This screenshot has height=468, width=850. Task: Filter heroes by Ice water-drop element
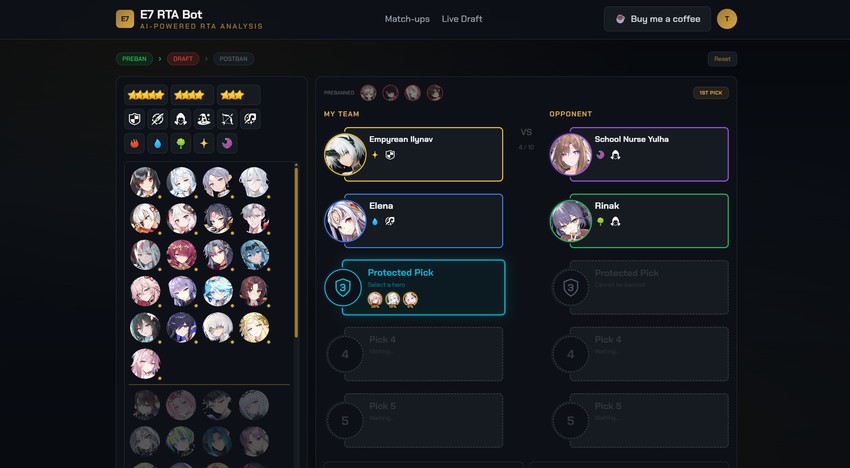point(157,143)
